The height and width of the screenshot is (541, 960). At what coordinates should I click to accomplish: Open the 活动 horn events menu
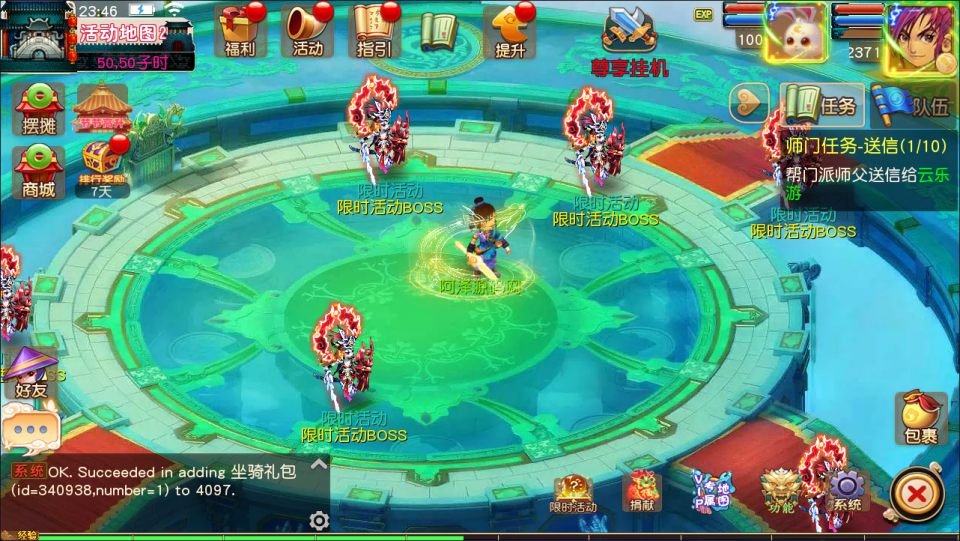(x=307, y=31)
